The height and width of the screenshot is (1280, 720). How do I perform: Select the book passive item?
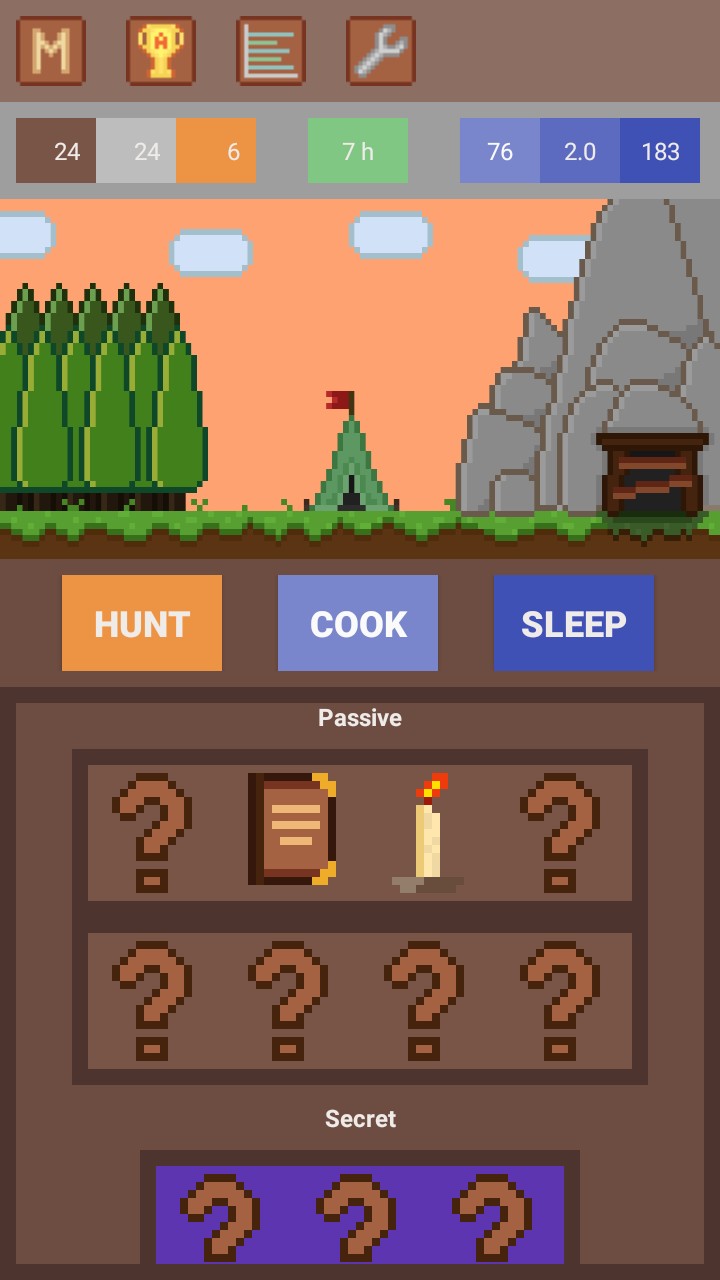coord(291,829)
